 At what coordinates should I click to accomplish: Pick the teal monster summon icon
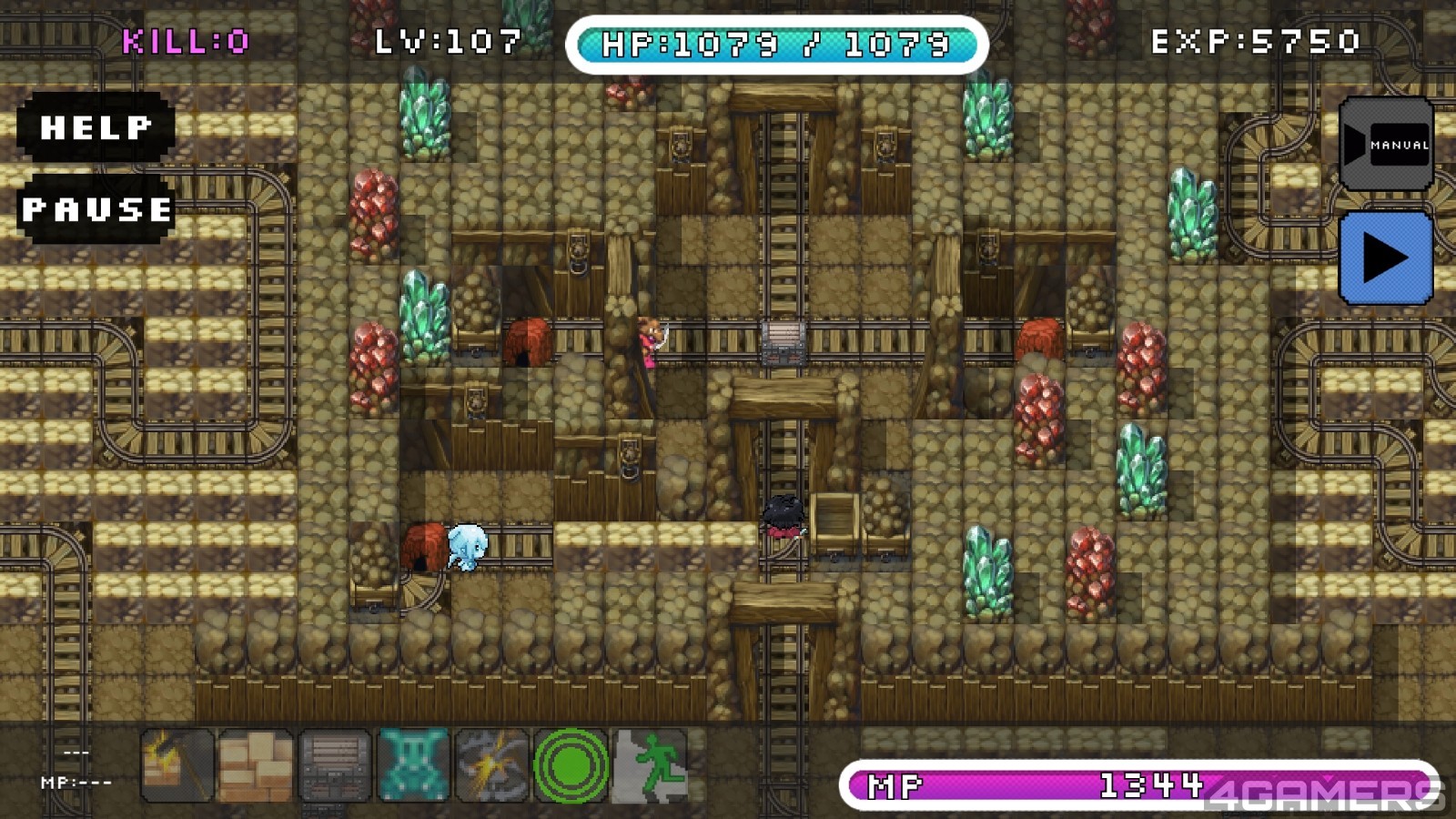coord(413,766)
